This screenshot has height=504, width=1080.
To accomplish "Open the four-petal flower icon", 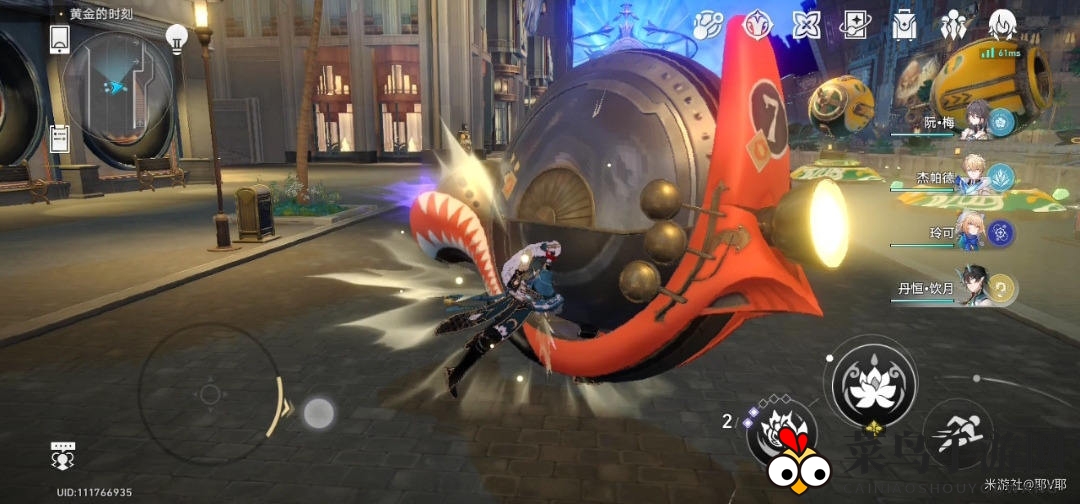I will 806,24.
